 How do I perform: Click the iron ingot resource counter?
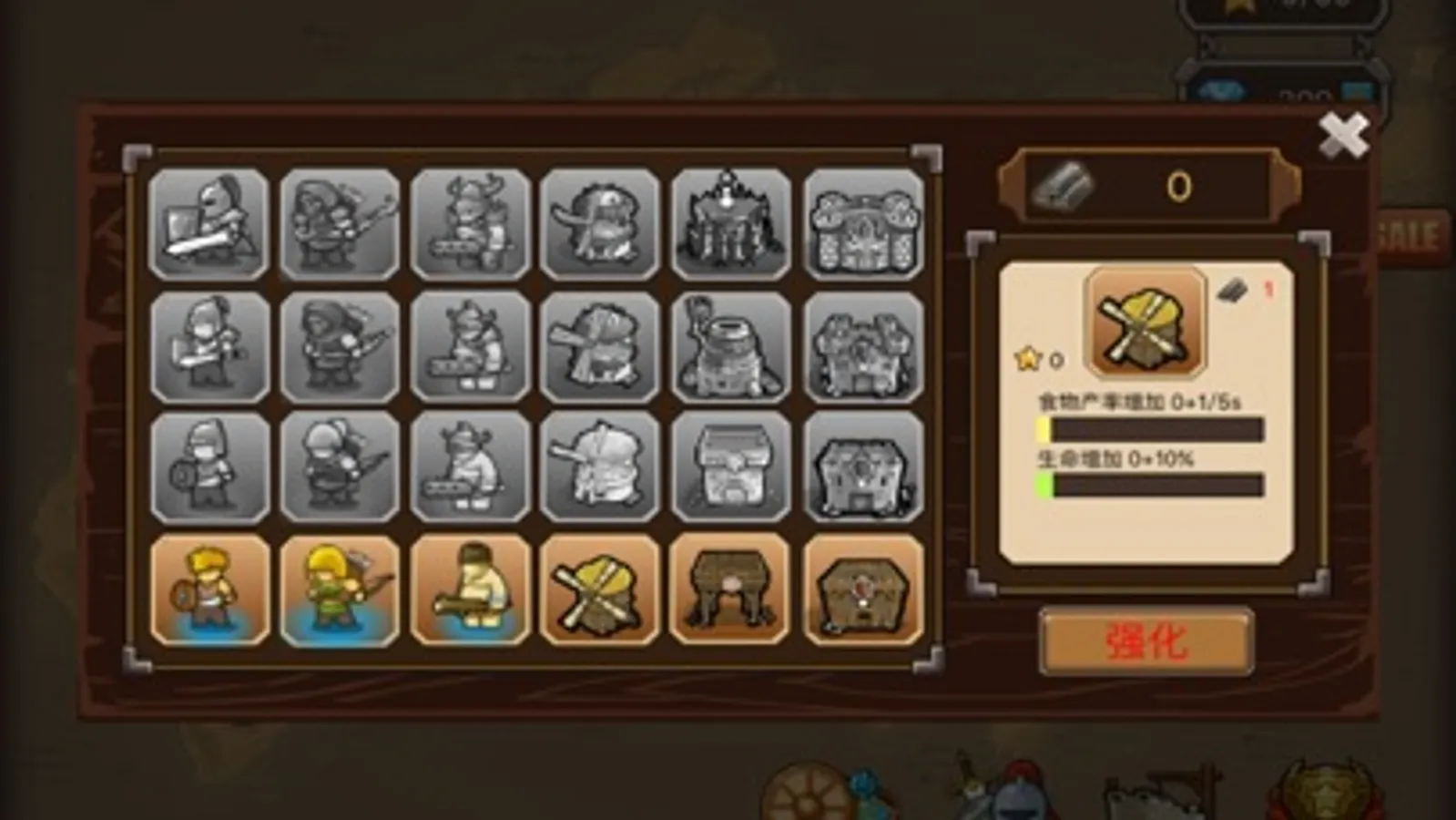click(x=1145, y=187)
